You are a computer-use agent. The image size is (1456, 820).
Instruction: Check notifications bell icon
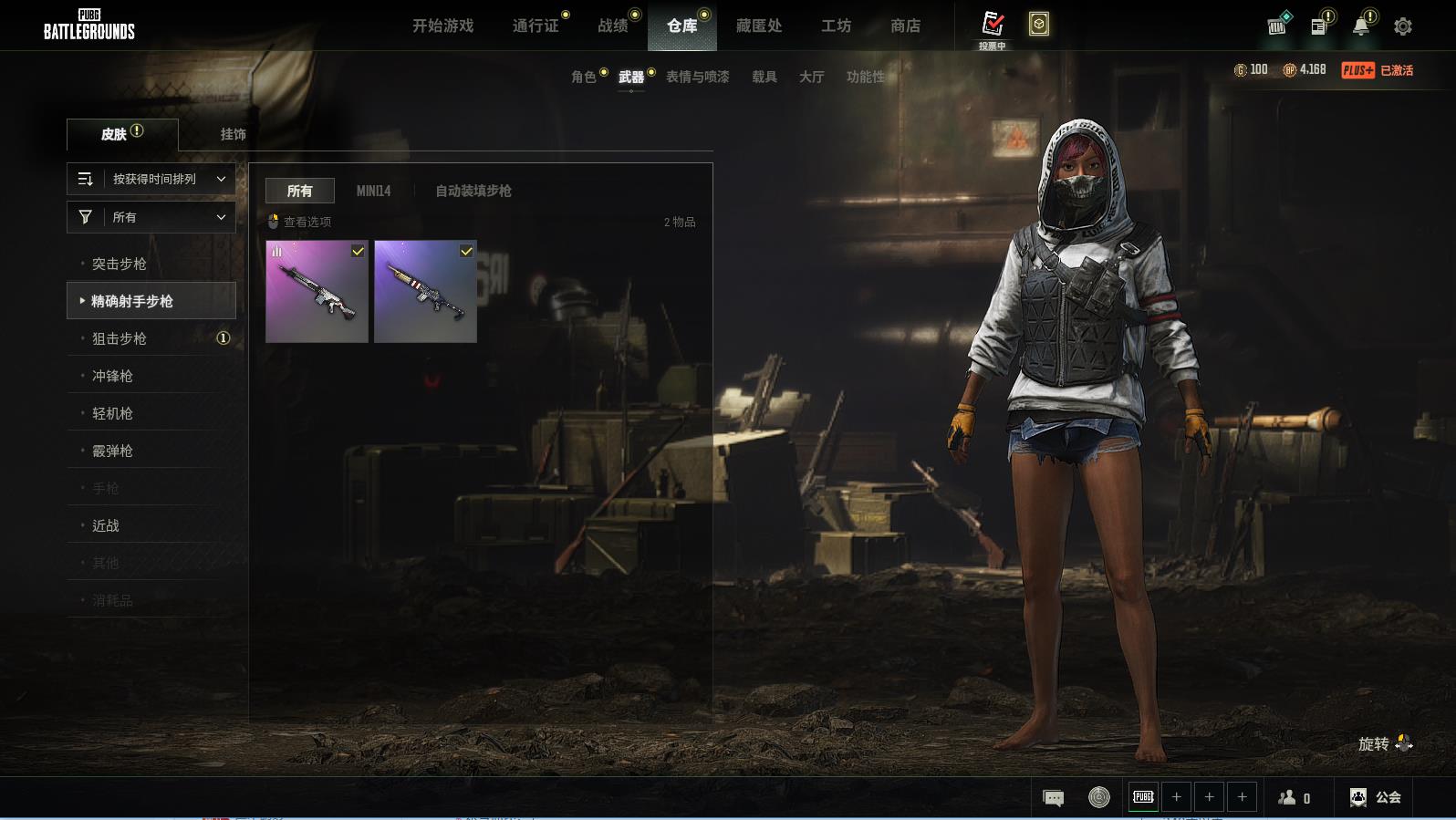[1360, 26]
